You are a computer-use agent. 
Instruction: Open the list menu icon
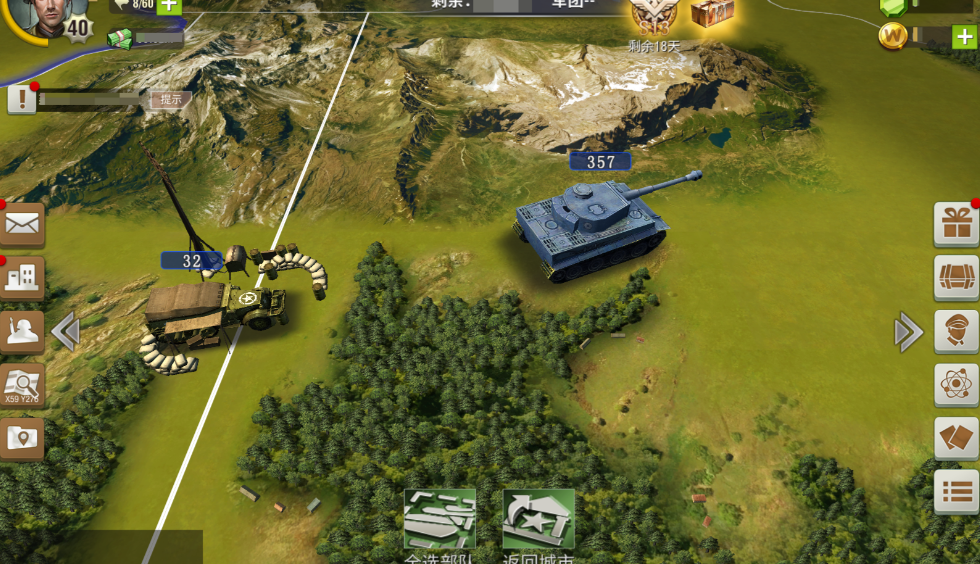956,491
